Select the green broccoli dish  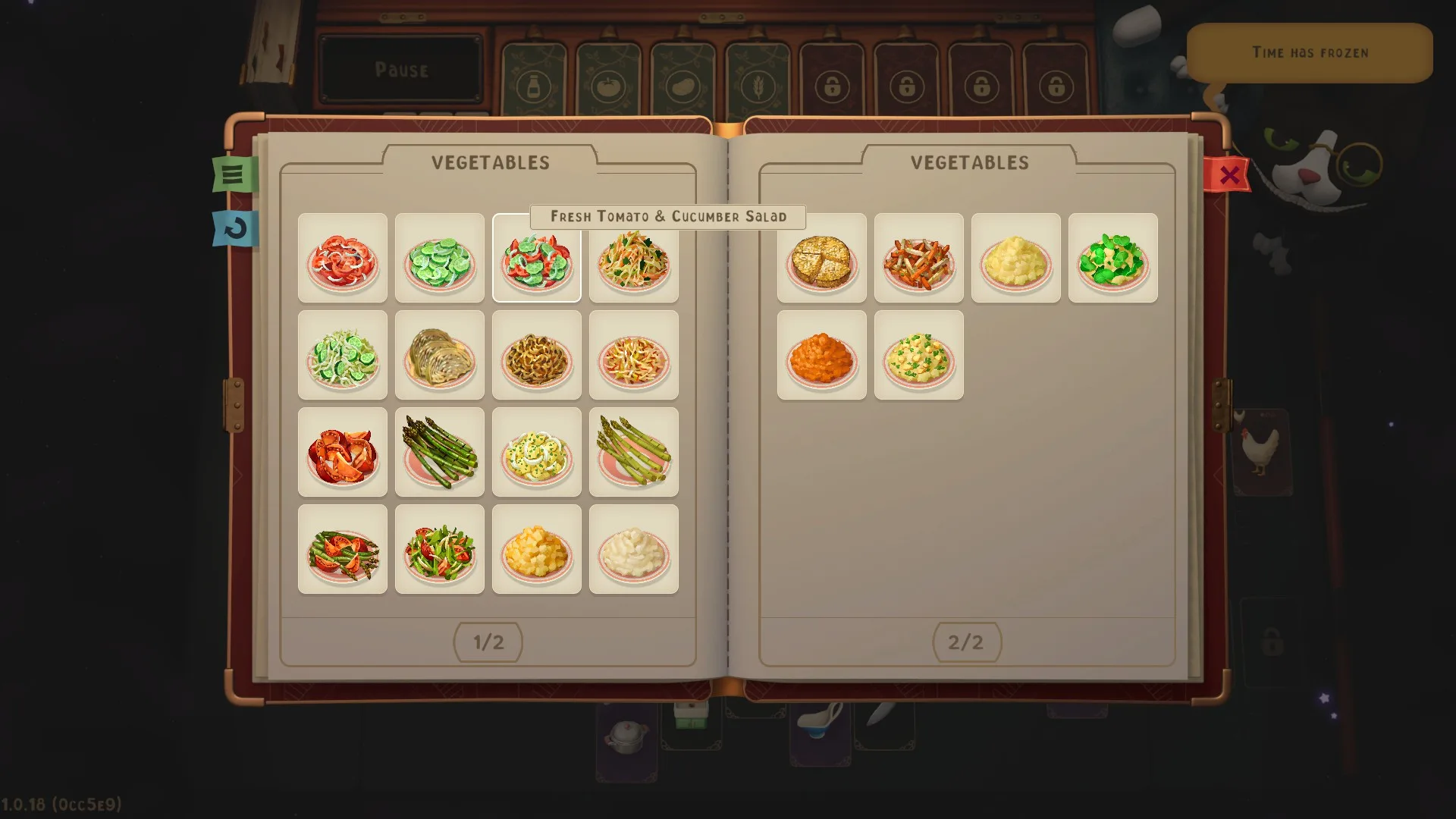point(1113,259)
